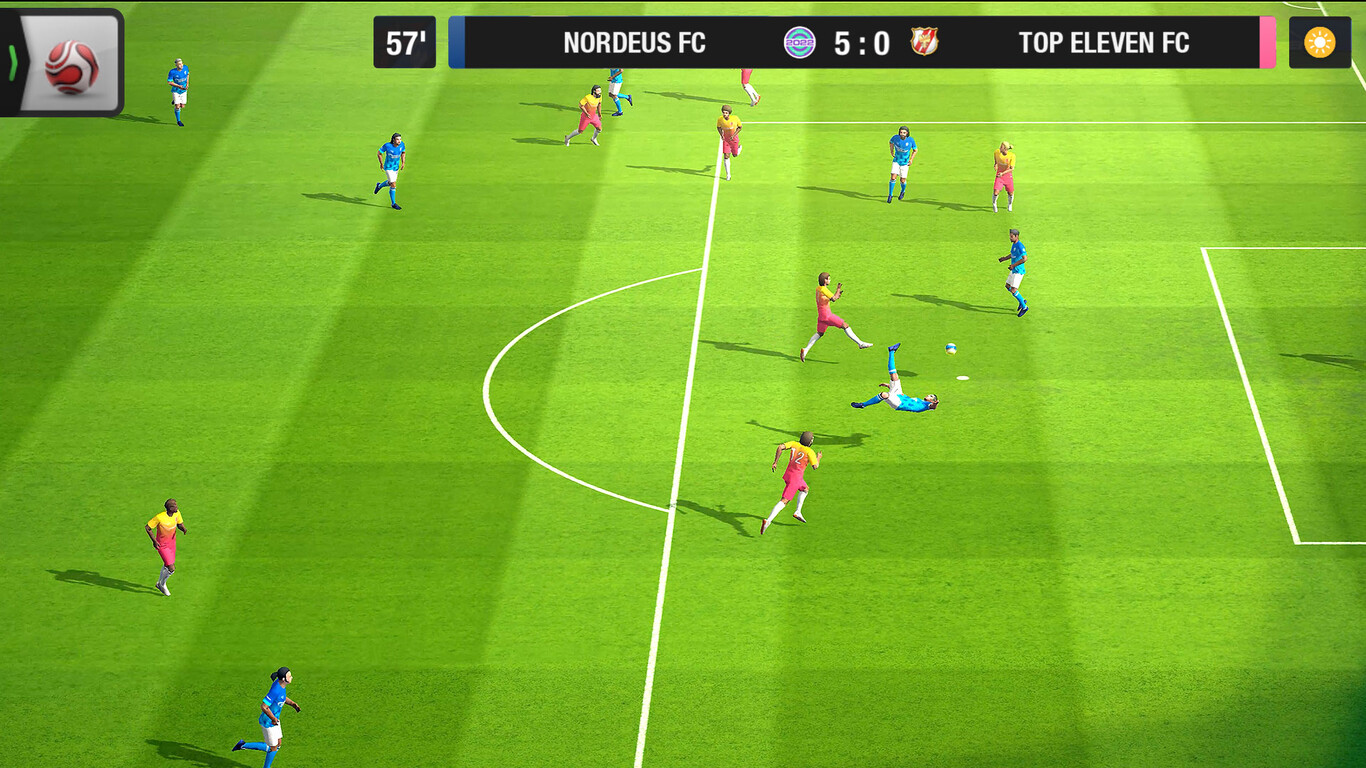1366x768 pixels.
Task: Click the fallen blue player doing a tackle
Action: coord(898,390)
